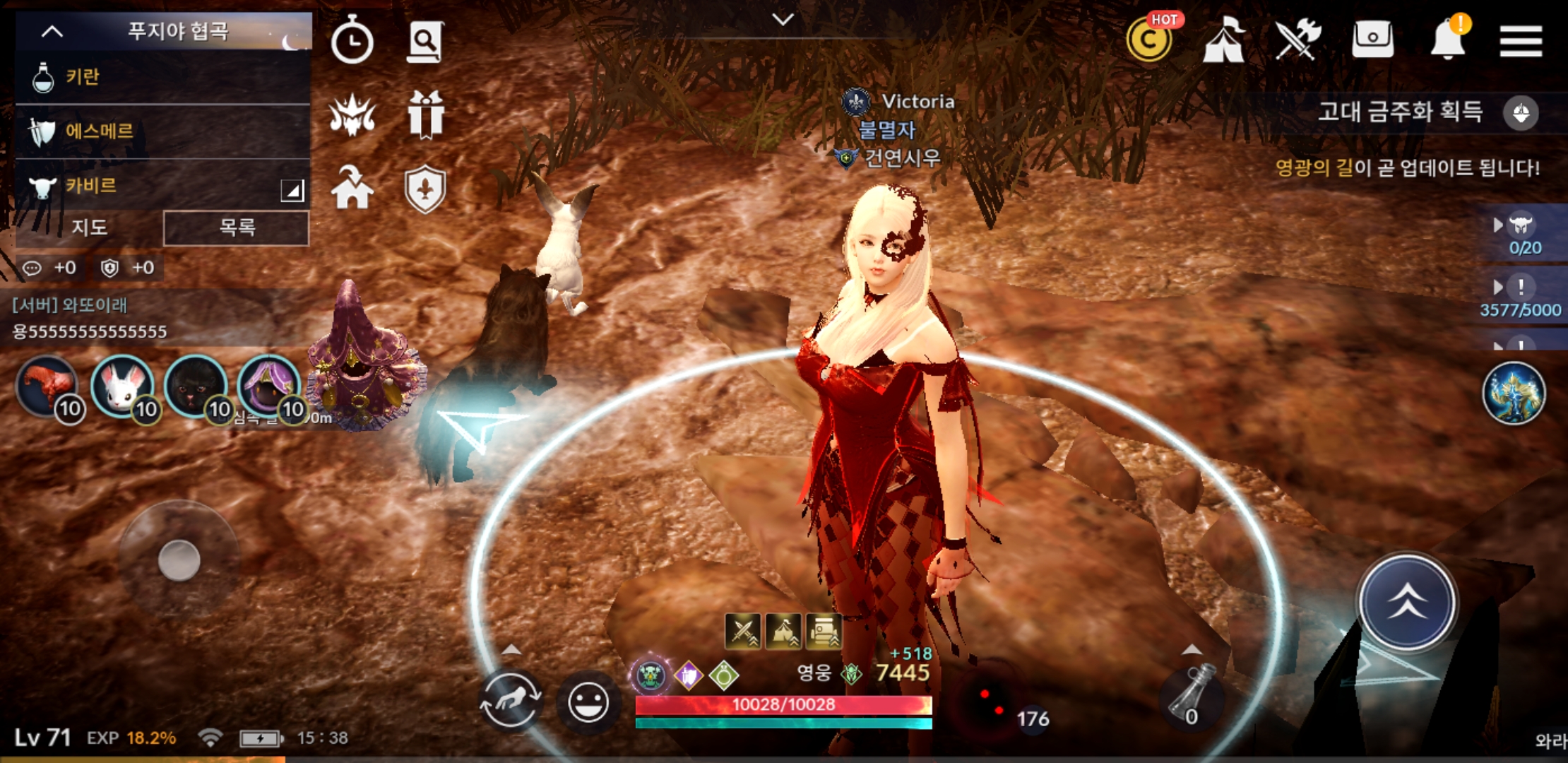Viewport: 1568px width, 763px height.
Task: Open the stopwatch timer icon
Action: (352, 41)
